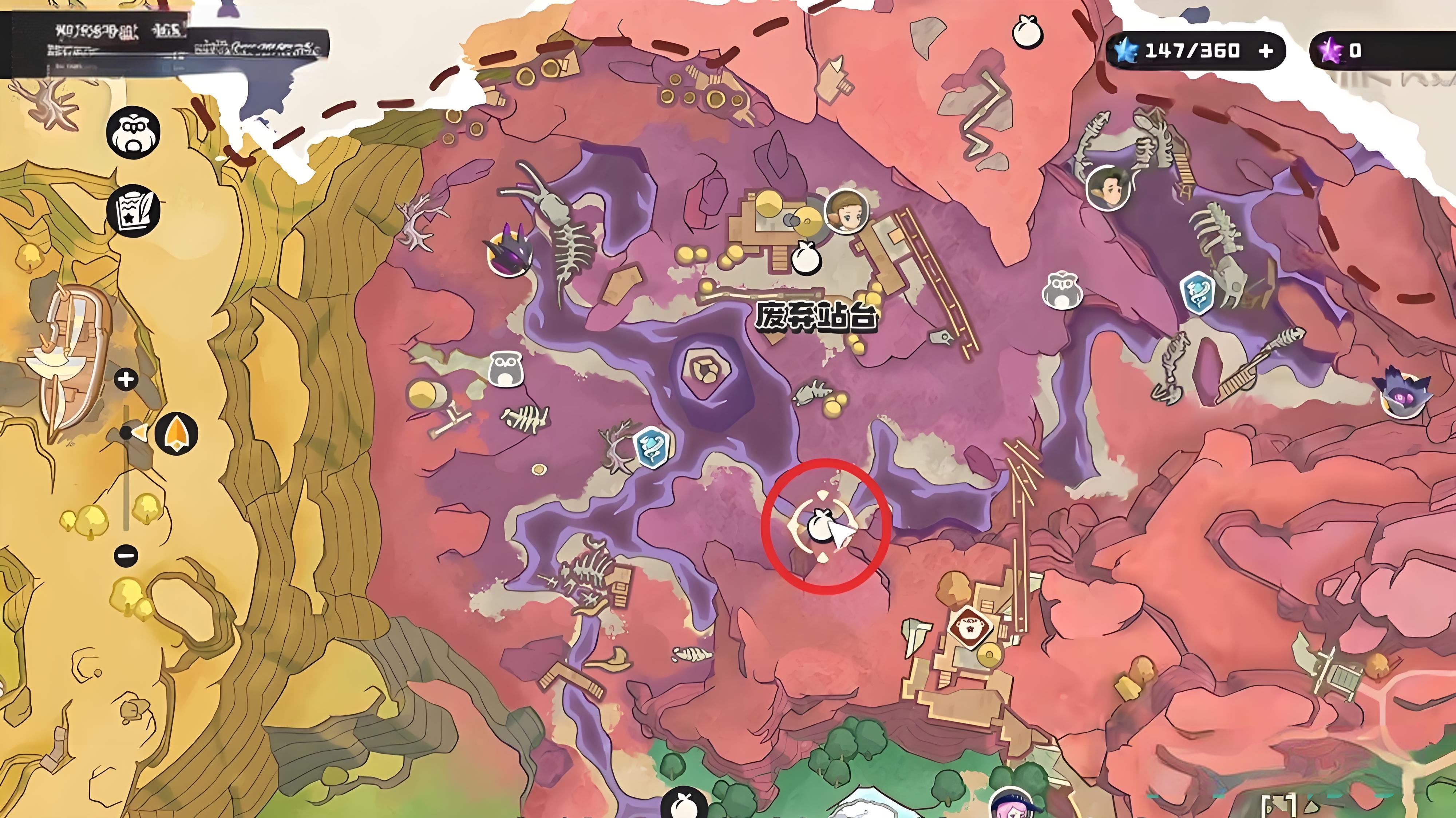The width and height of the screenshot is (1456, 818).
Task: Select the dark-haired NPC portrait near skeletons
Action: (1108, 188)
